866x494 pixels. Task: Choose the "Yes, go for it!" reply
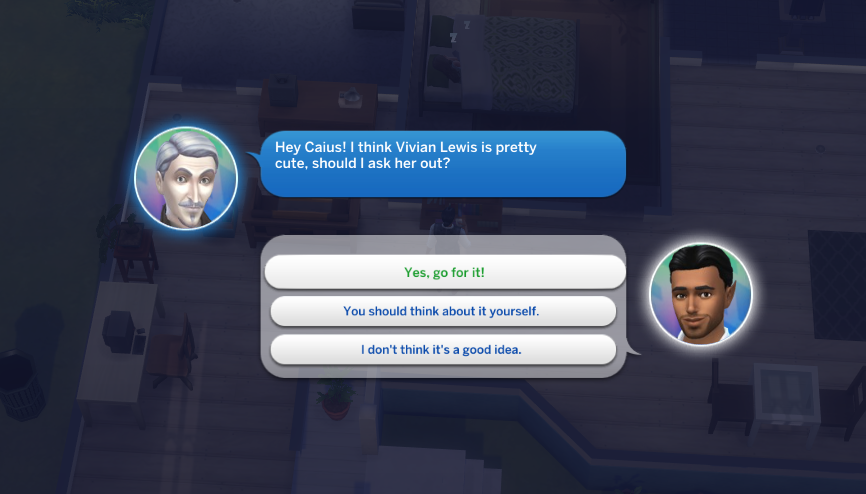(x=443, y=272)
